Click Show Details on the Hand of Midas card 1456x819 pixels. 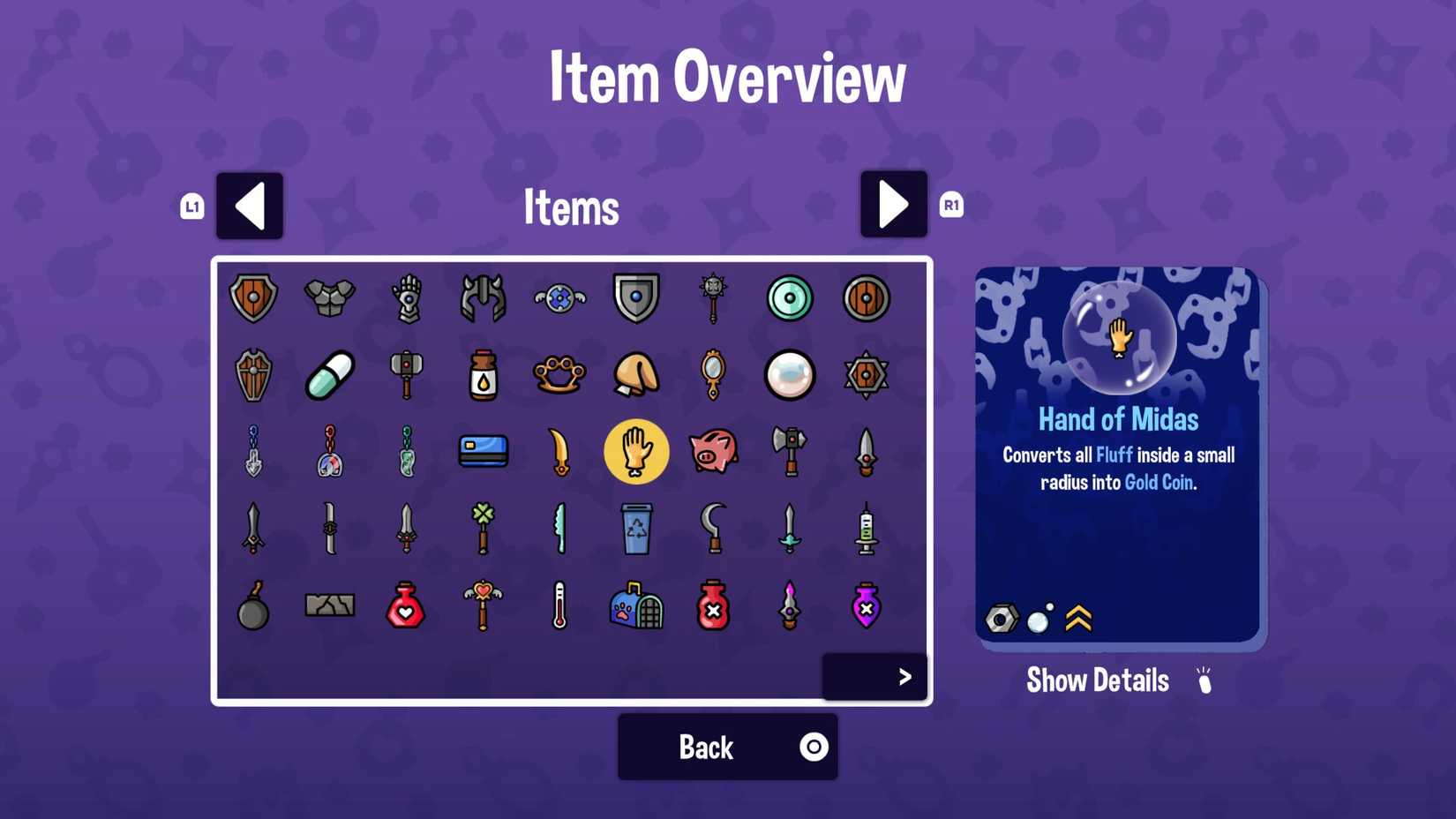(x=1097, y=680)
